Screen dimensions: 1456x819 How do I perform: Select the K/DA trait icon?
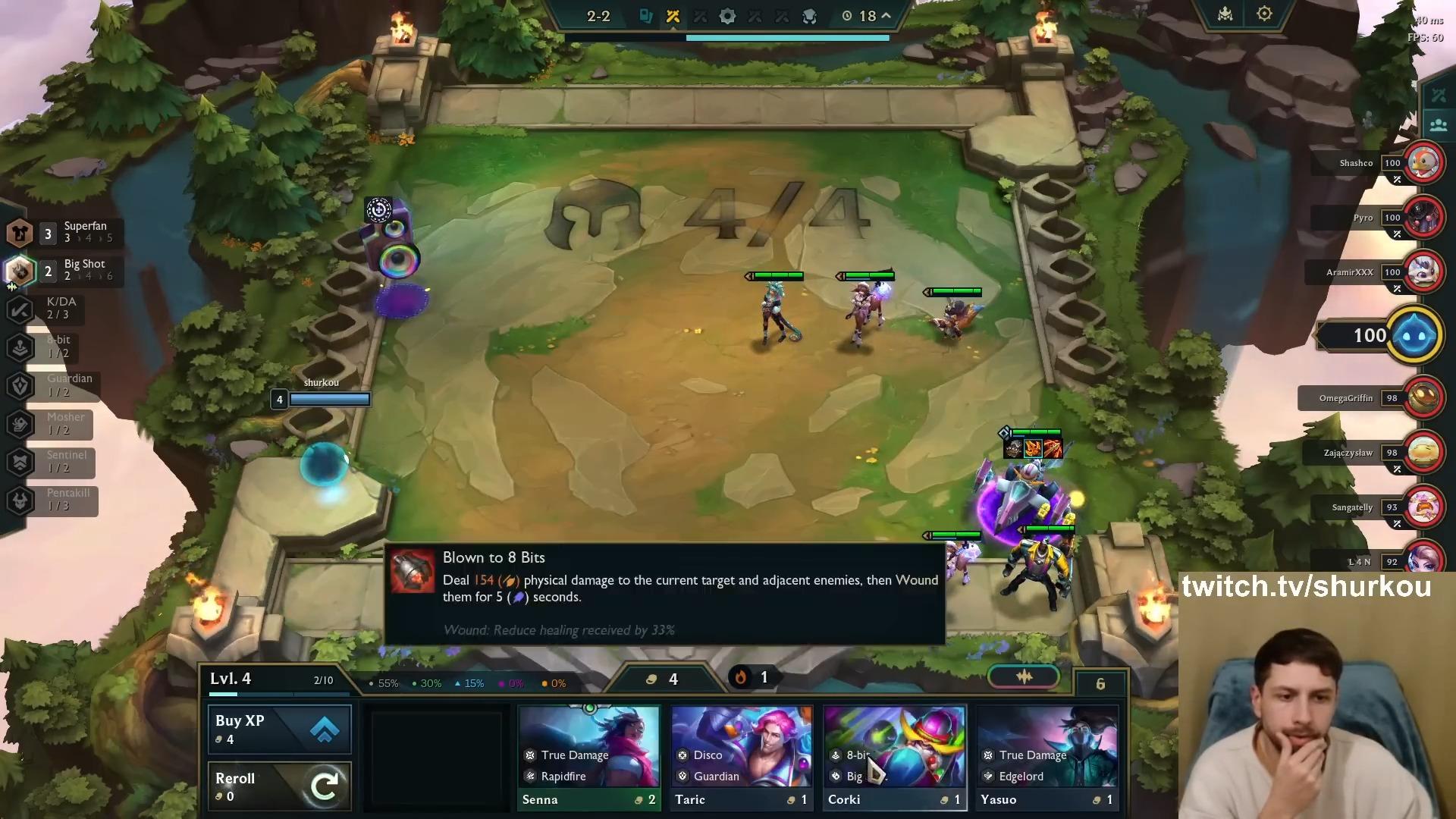21,309
